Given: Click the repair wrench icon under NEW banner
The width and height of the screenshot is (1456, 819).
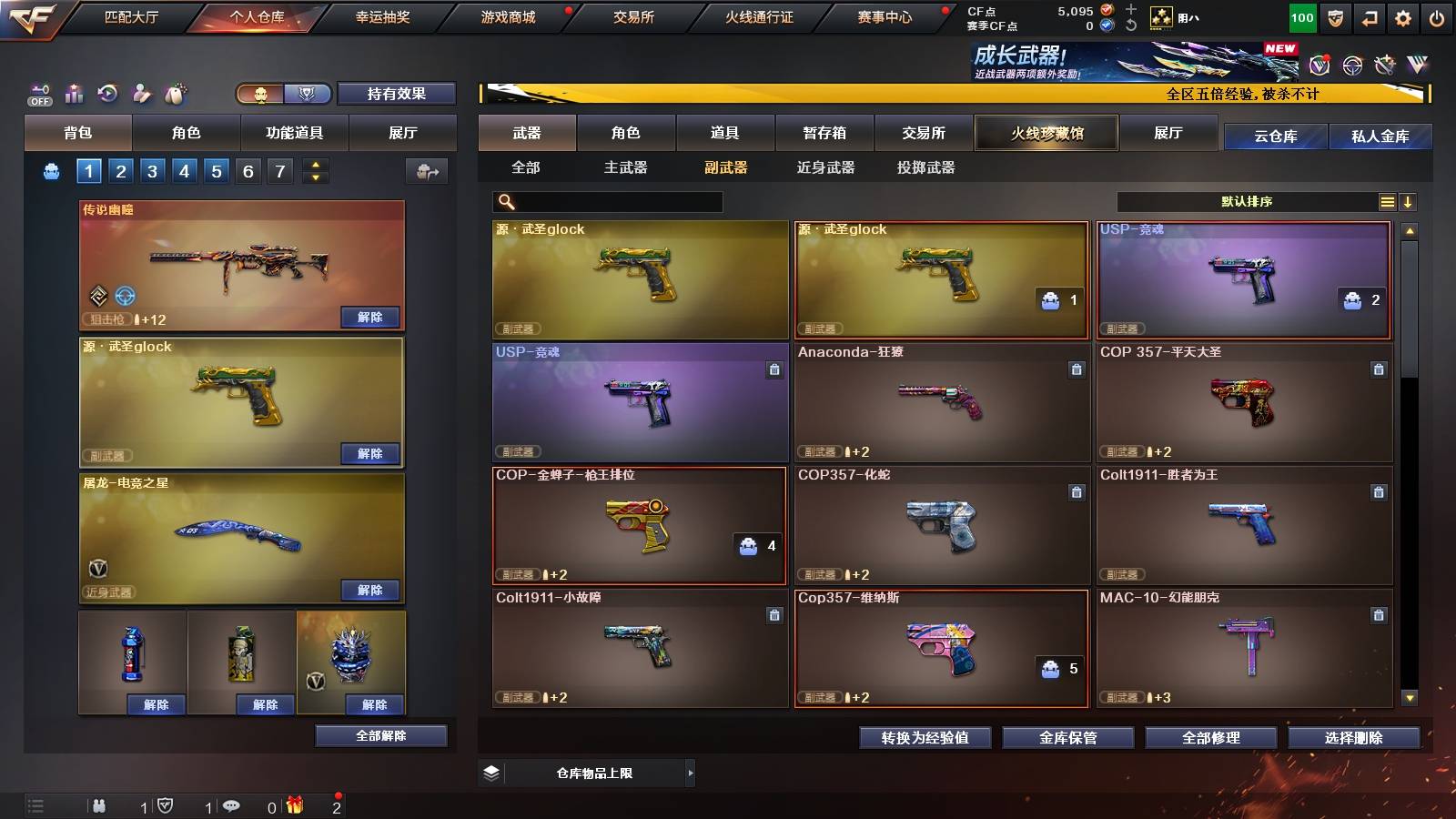Looking at the screenshot, I should coord(1386,65).
